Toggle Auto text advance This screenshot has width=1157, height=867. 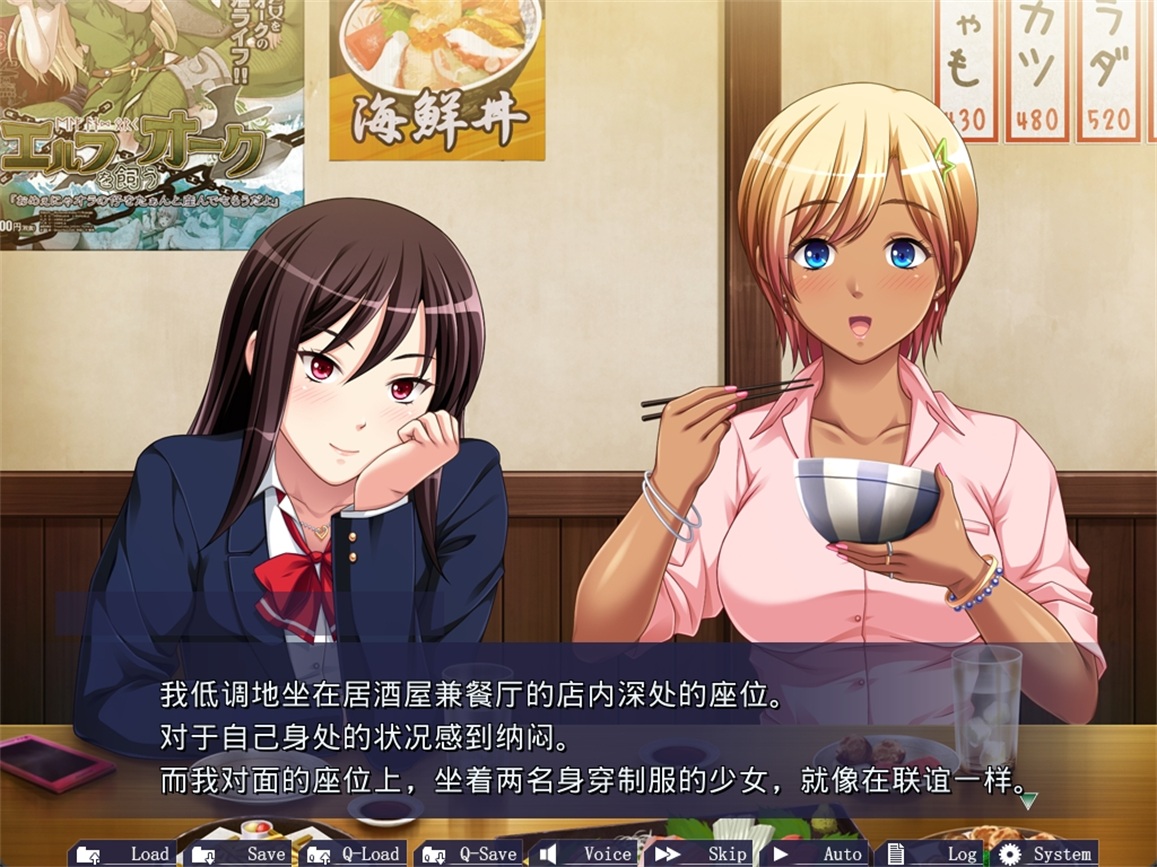pyautogui.click(x=819, y=853)
